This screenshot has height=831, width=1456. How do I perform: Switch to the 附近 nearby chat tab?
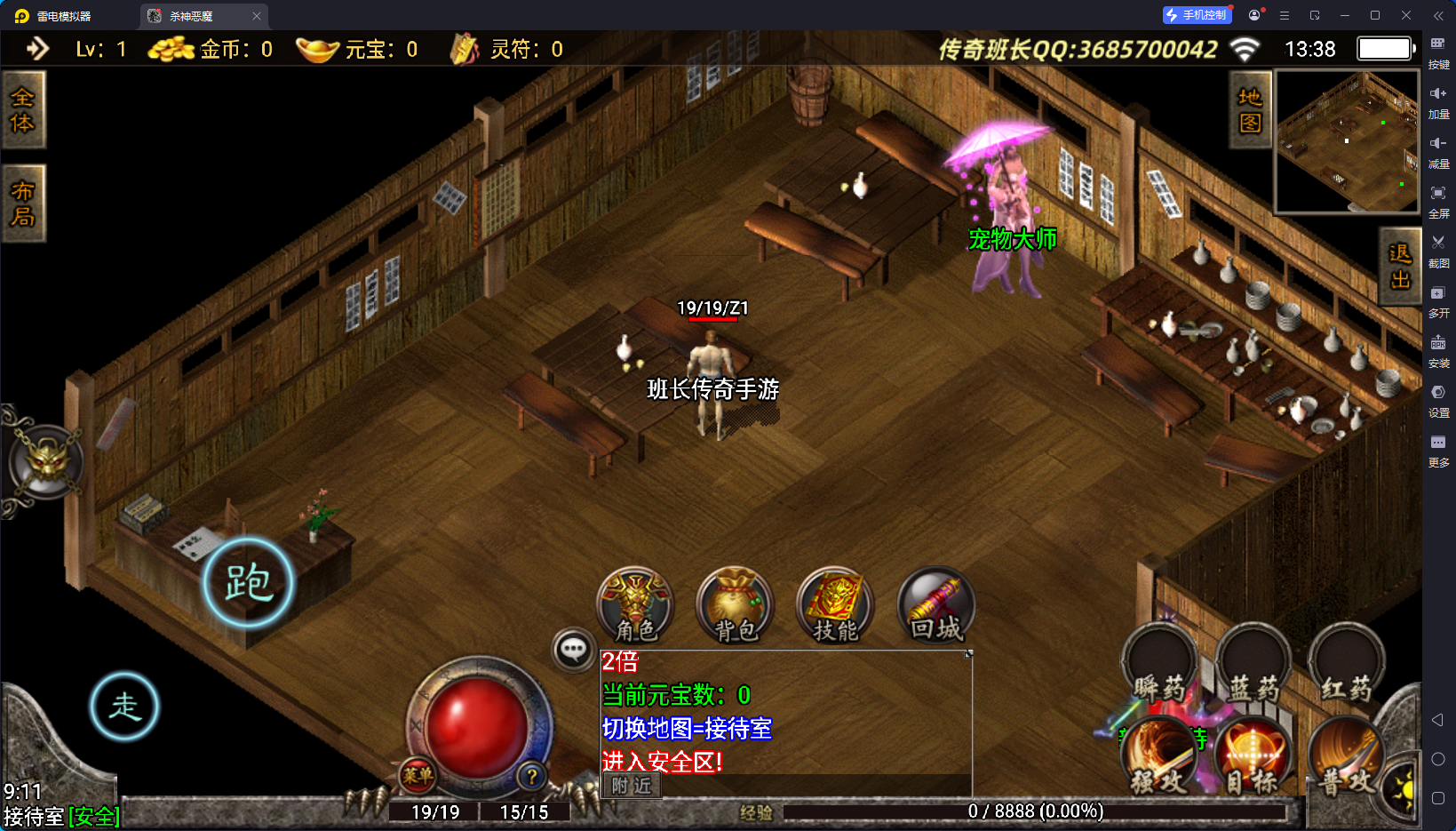(x=632, y=786)
